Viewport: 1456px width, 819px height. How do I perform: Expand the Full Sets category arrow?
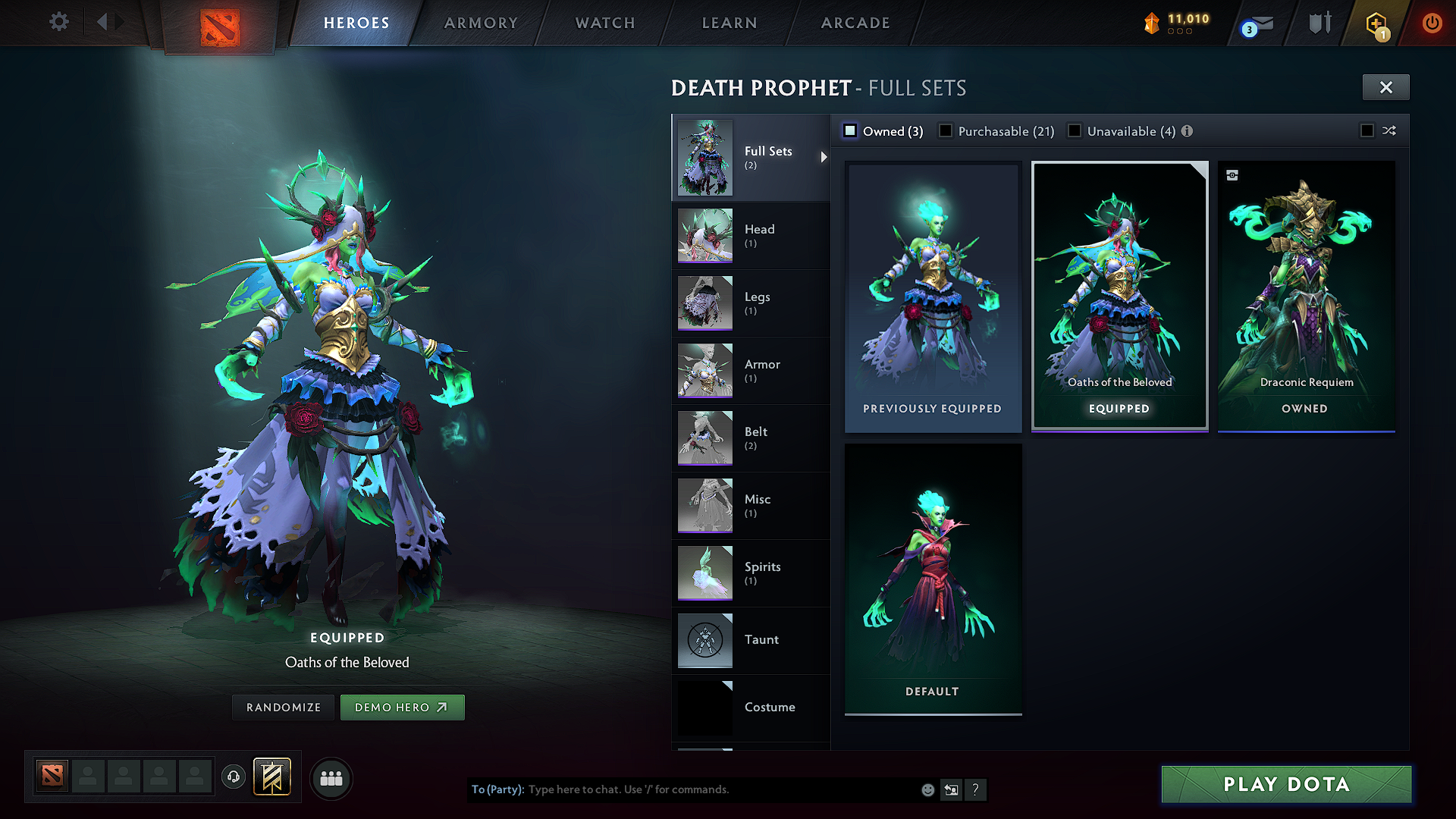[824, 158]
